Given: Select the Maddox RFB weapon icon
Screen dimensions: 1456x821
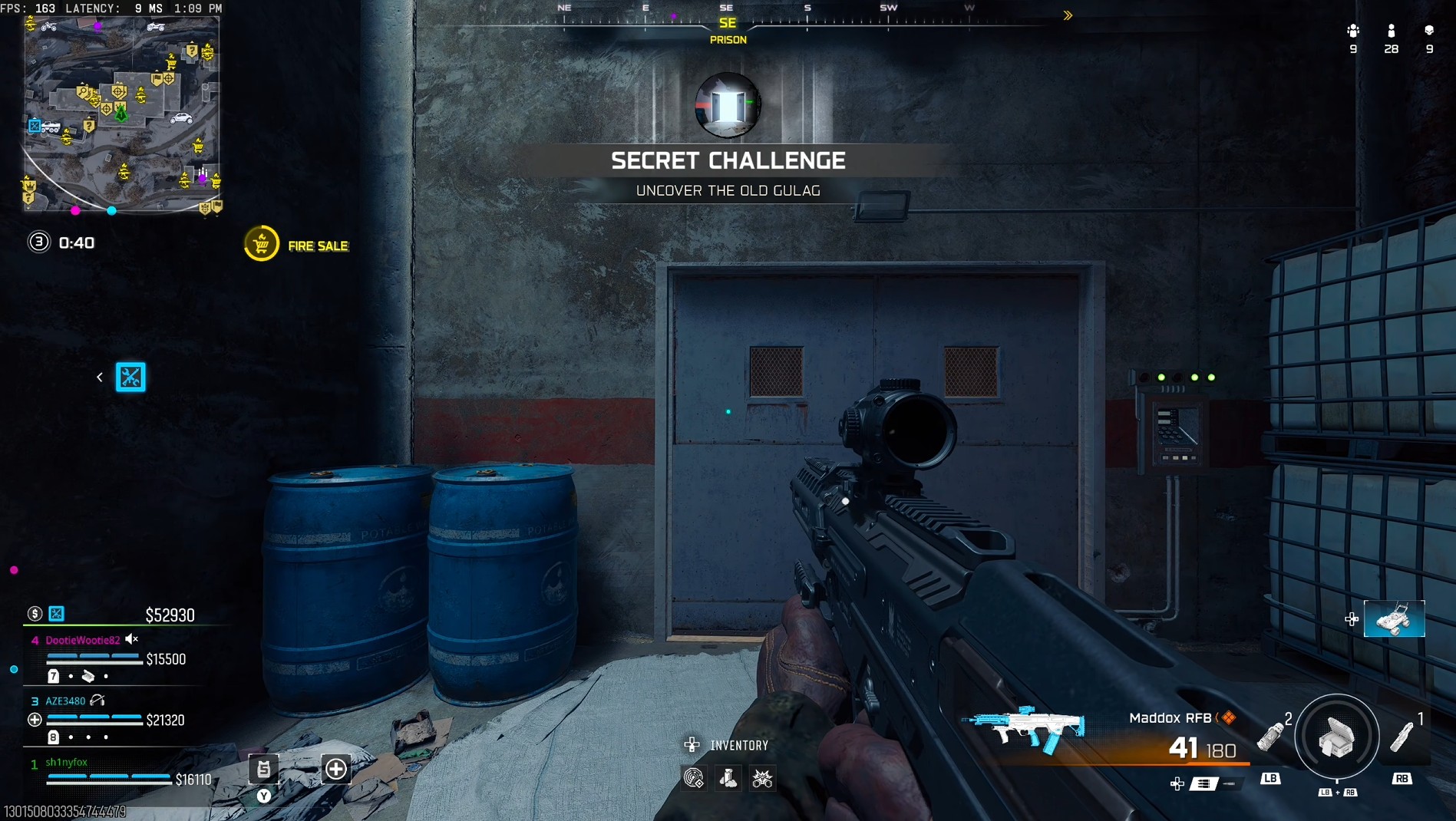Looking at the screenshot, I should (x=1026, y=727).
